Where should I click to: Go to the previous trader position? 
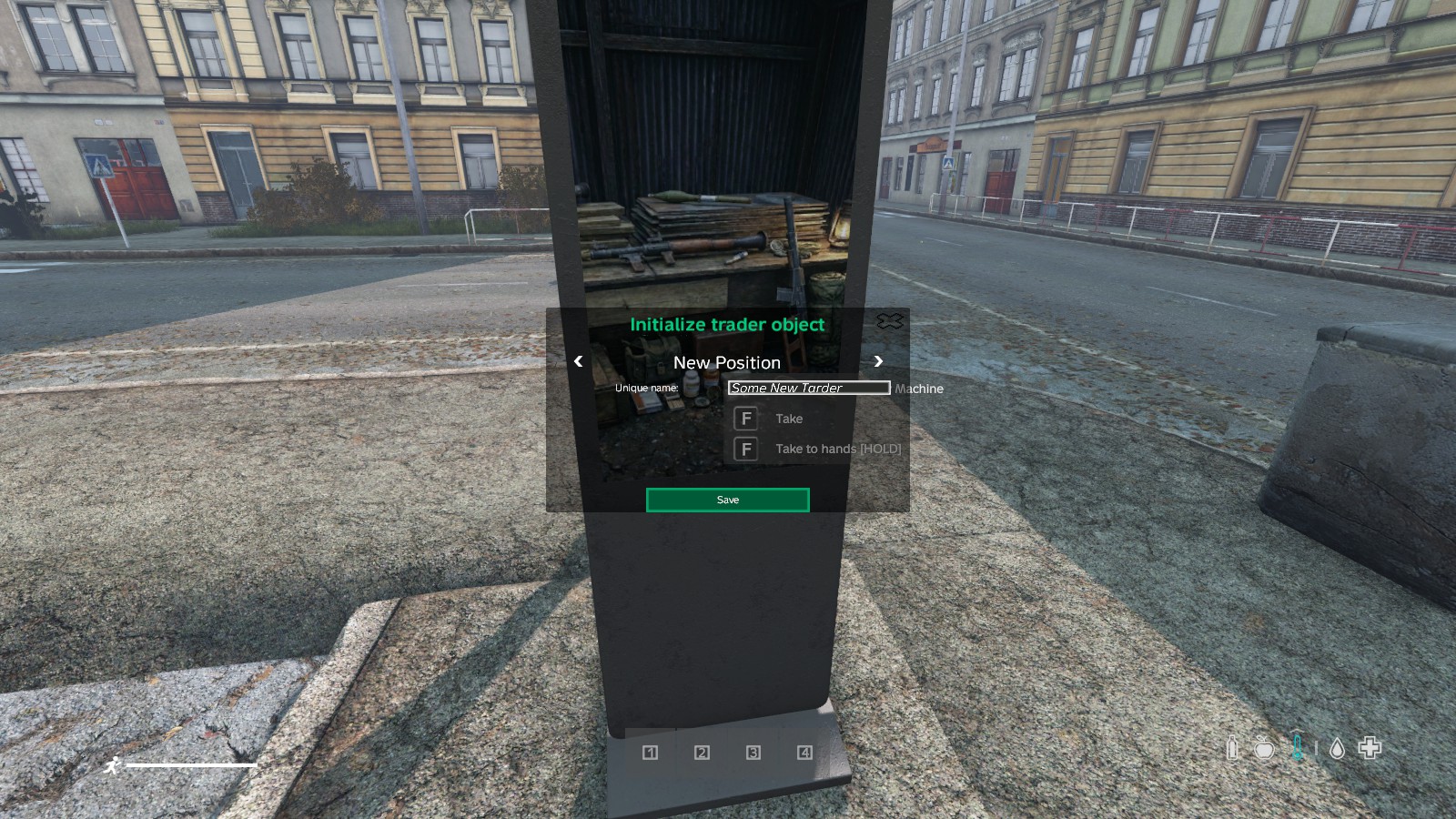[578, 361]
